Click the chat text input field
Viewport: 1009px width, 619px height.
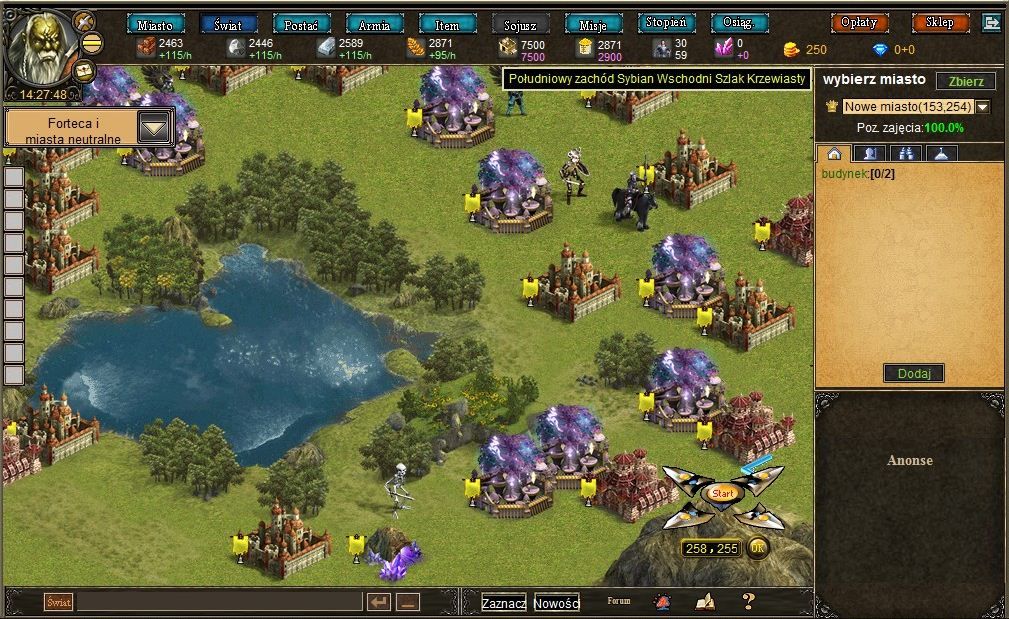click(x=219, y=602)
